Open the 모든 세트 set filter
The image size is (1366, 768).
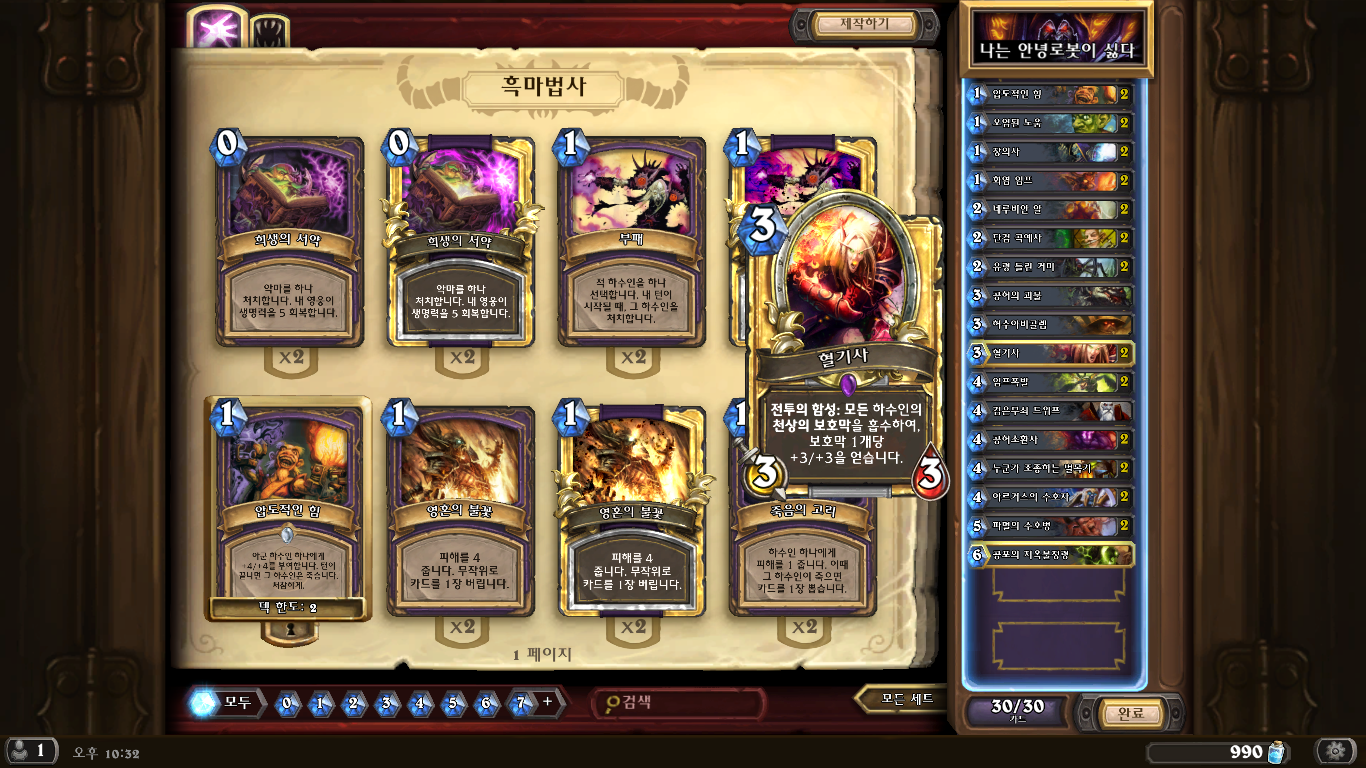906,699
